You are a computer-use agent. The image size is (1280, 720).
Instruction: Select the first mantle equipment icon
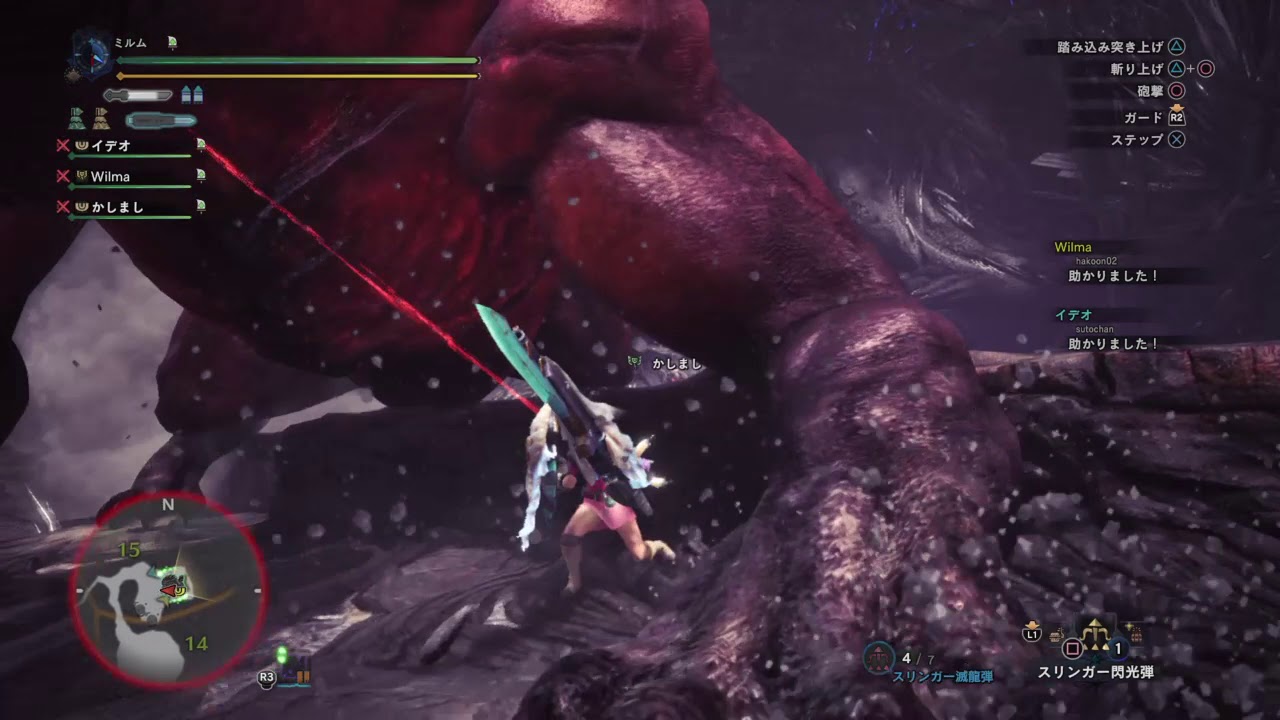pos(77,120)
